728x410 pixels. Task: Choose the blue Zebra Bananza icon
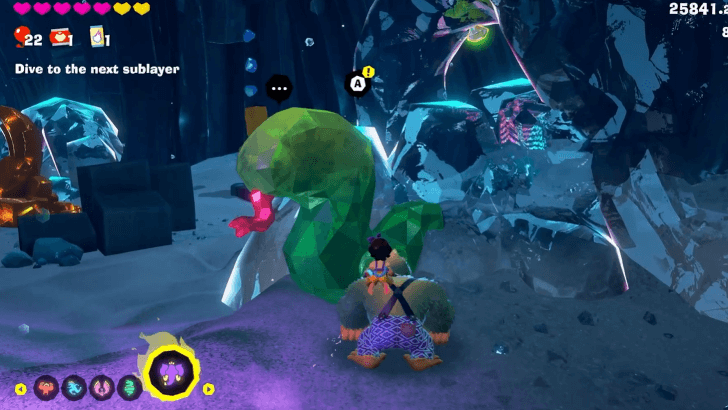click(74, 387)
